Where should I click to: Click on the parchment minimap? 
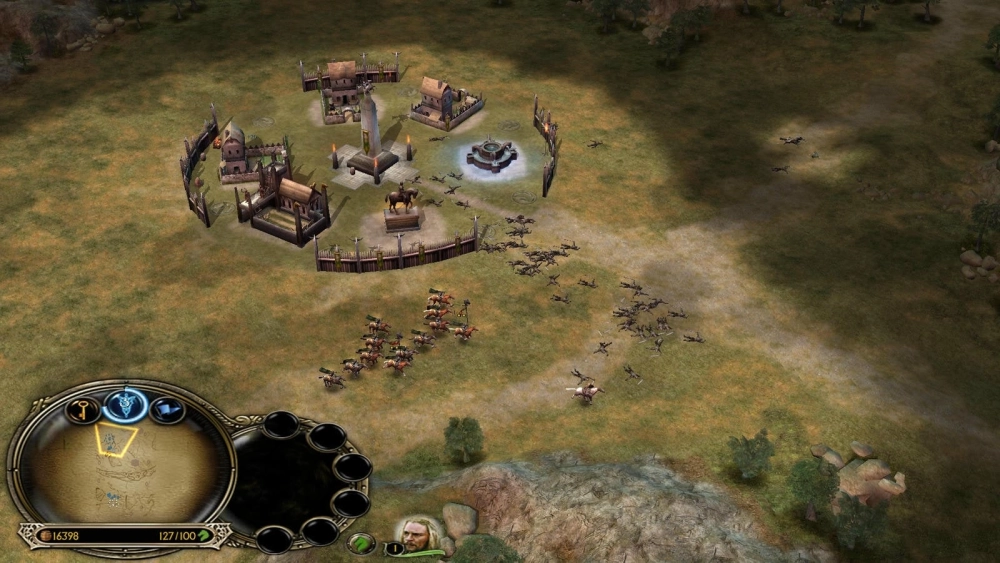coord(120,470)
